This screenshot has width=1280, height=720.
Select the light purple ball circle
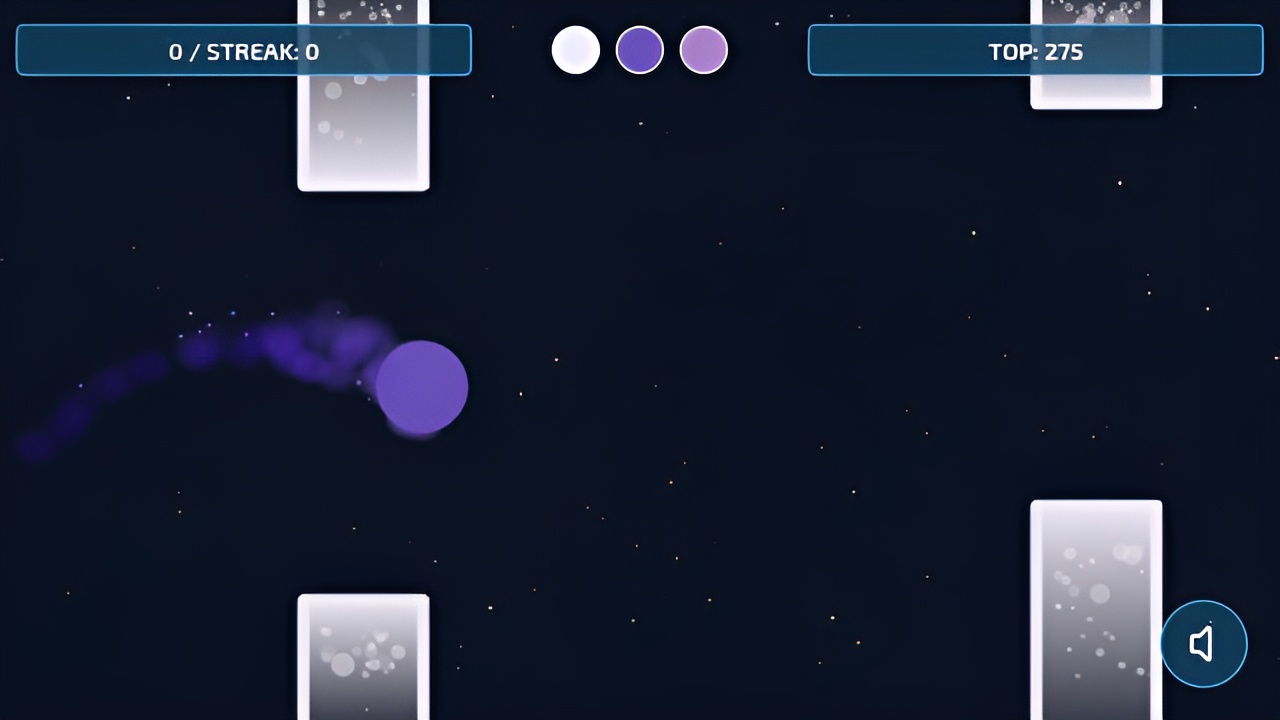point(703,49)
